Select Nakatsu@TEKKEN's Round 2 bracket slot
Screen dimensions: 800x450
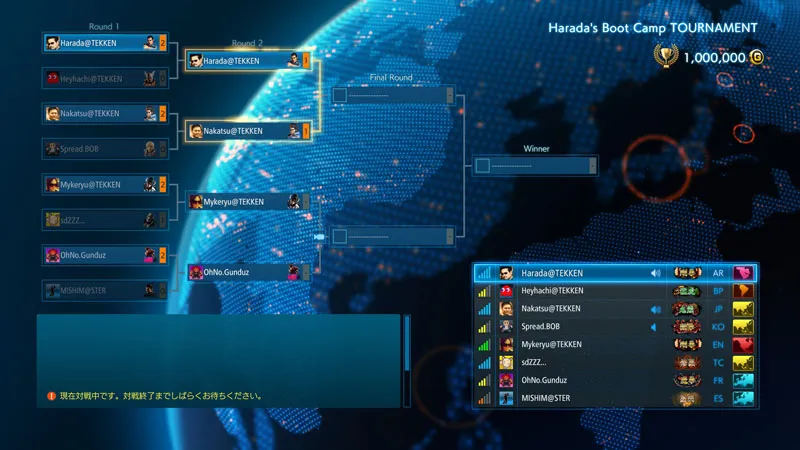click(247, 131)
